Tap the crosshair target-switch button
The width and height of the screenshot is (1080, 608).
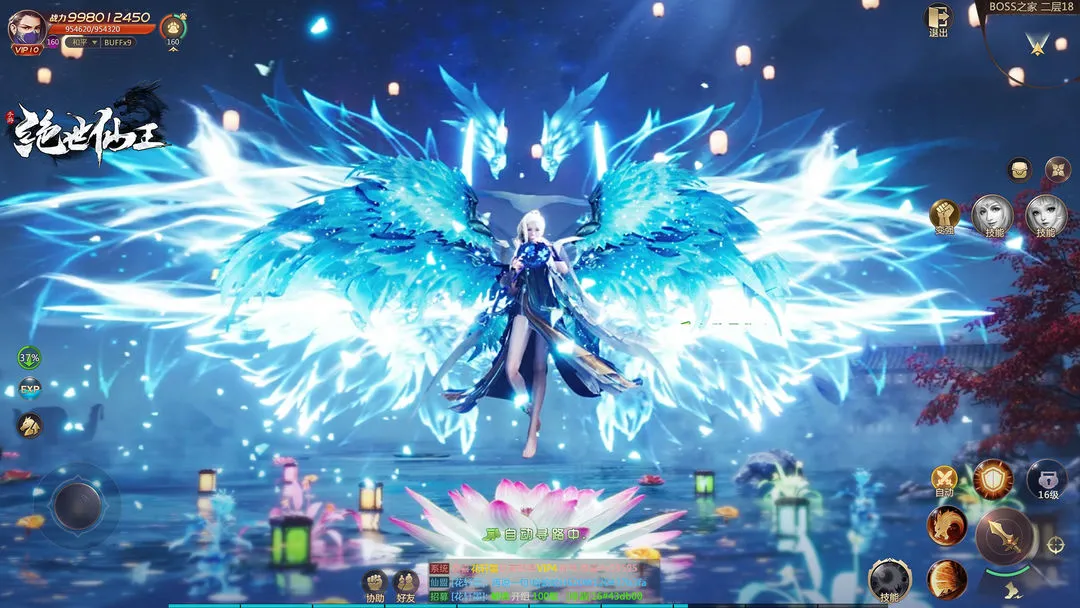pyautogui.click(x=1055, y=544)
